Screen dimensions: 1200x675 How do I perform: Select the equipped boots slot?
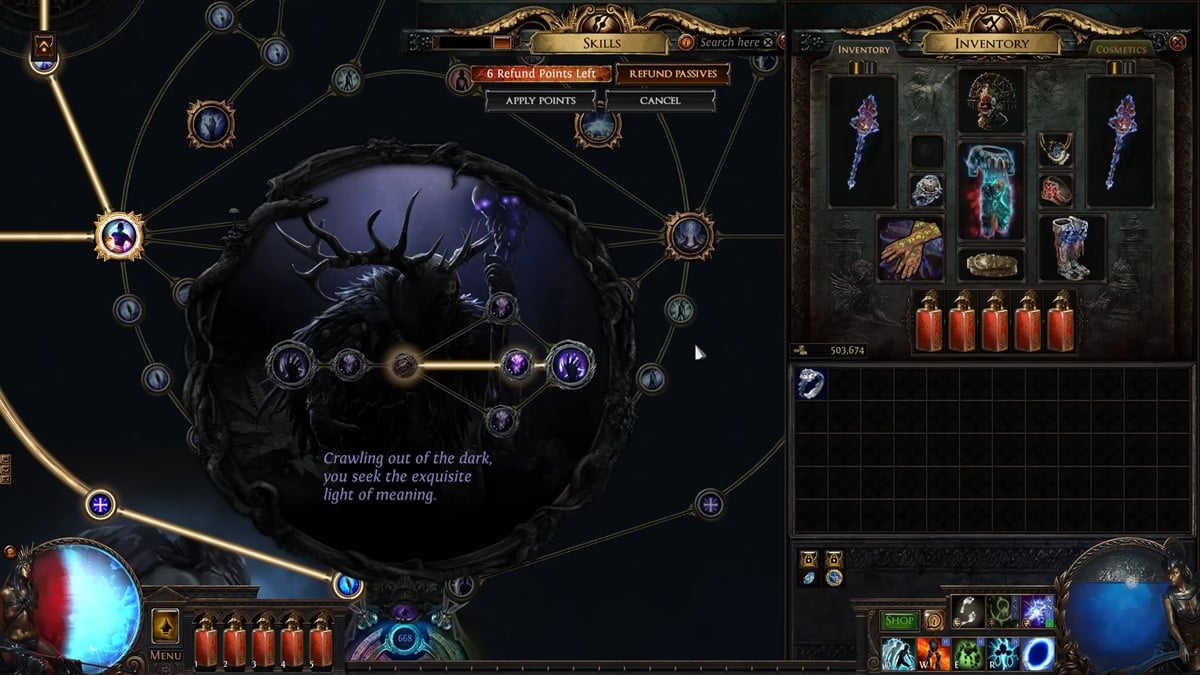[x=1072, y=246]
